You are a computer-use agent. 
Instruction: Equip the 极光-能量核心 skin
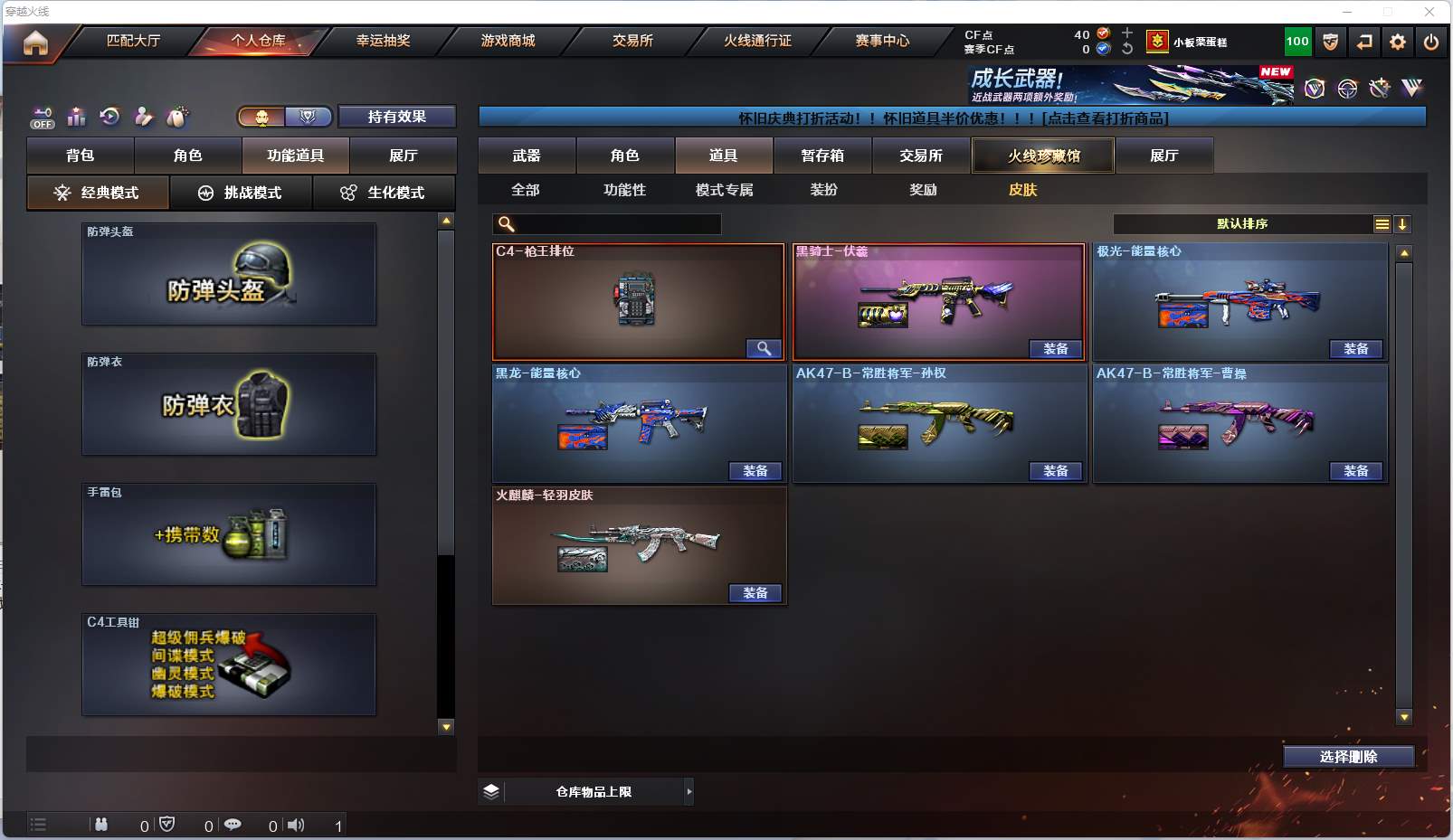[x=1355, y=349]
